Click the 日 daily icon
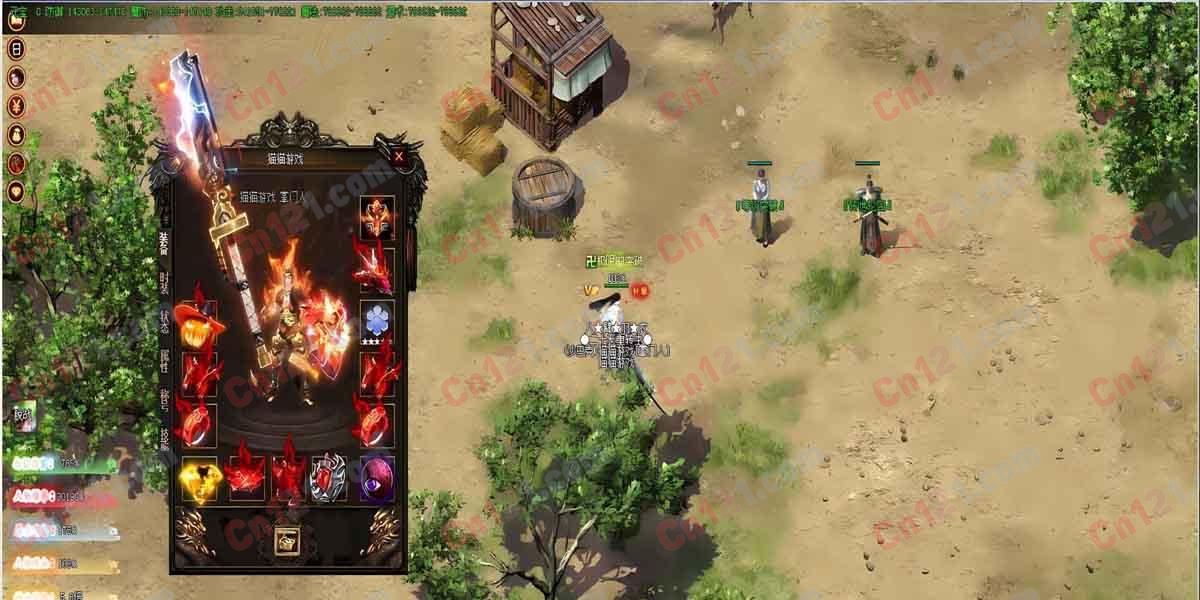The image size is (1200, 600). [x=16, y=48]
